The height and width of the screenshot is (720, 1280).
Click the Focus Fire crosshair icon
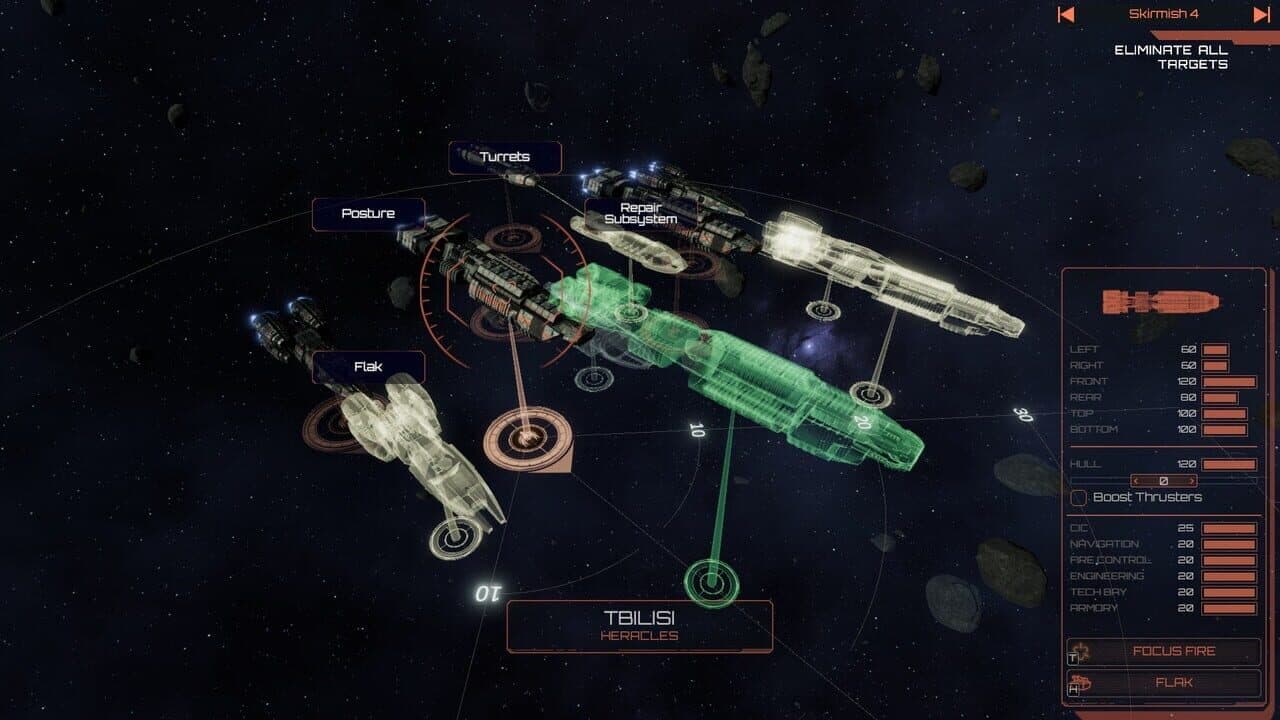1080,650
